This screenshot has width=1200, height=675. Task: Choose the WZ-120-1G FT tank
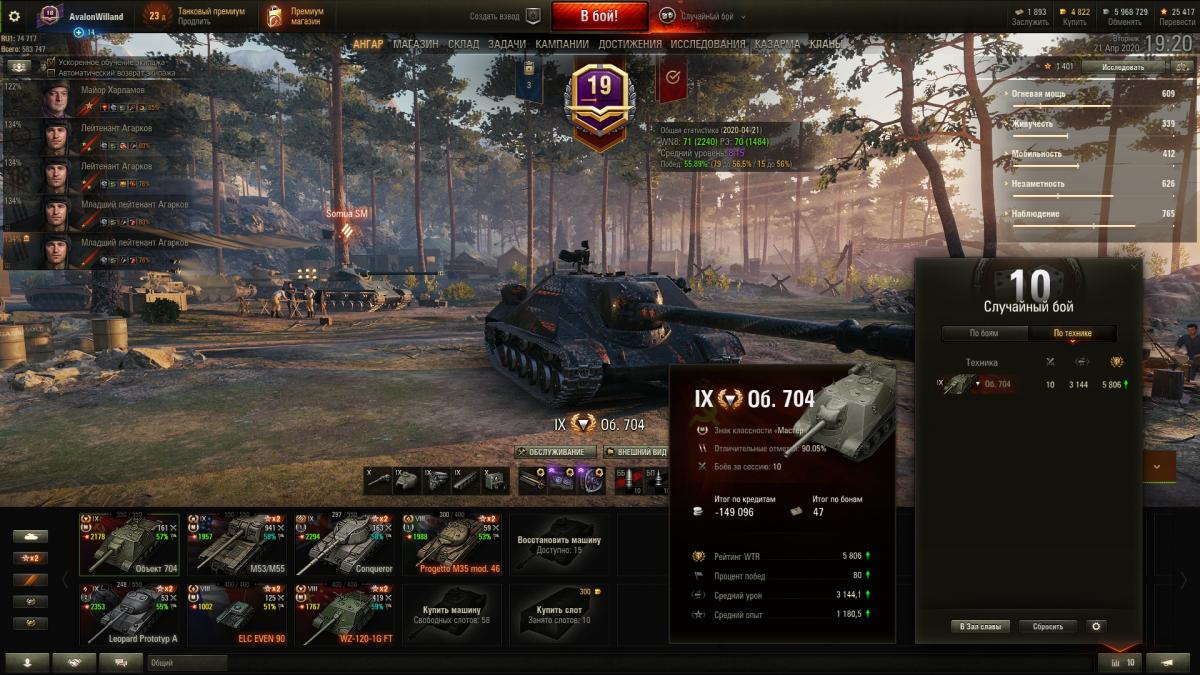[x=343, y=614]
